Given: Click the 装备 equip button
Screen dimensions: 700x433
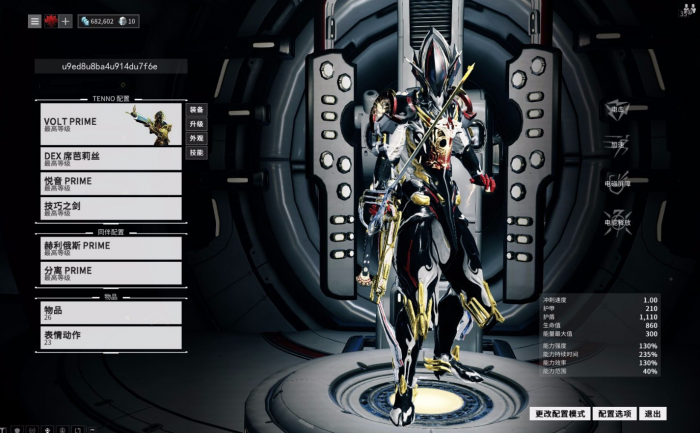Looking at the screenshot, I should (x=197, y=110).
